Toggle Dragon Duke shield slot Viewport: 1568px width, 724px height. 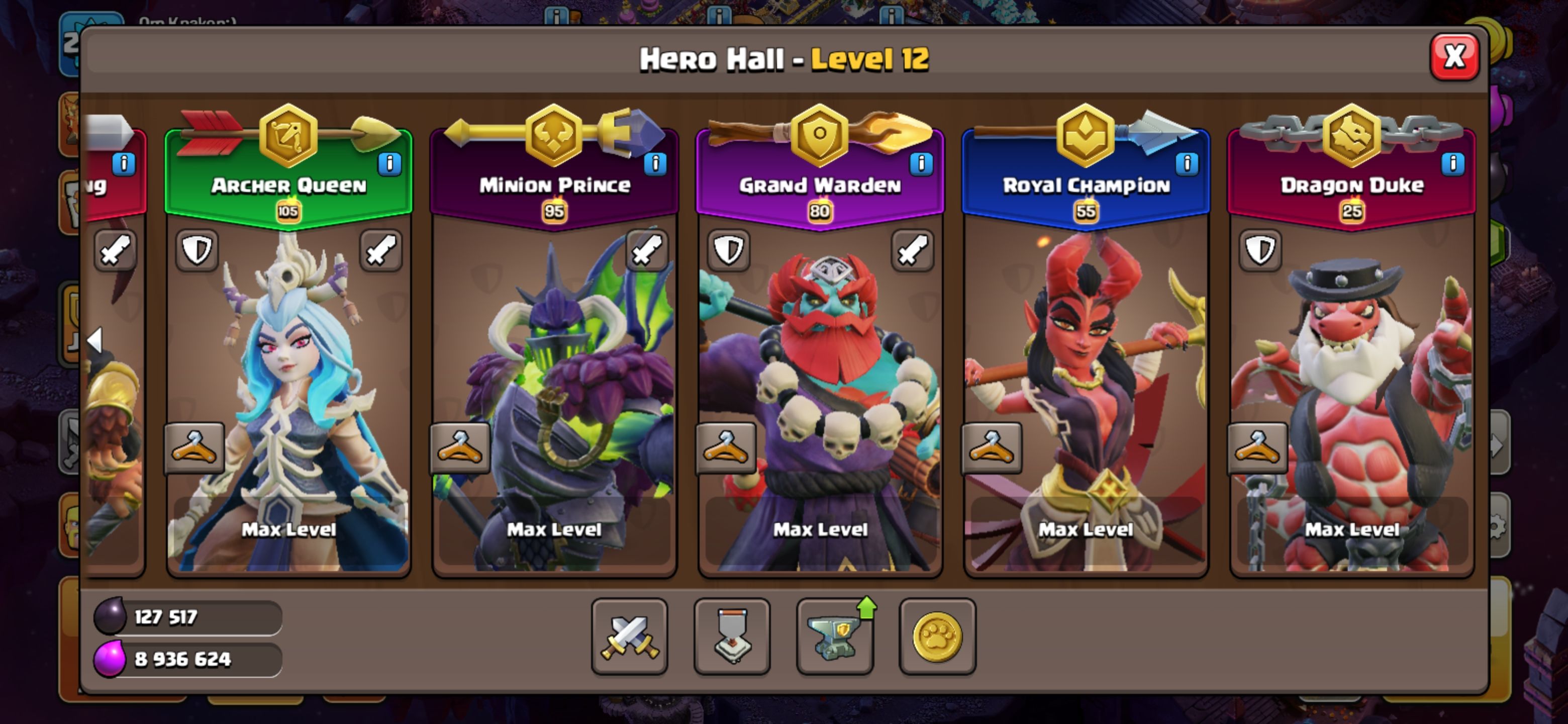click(1259, 250)
